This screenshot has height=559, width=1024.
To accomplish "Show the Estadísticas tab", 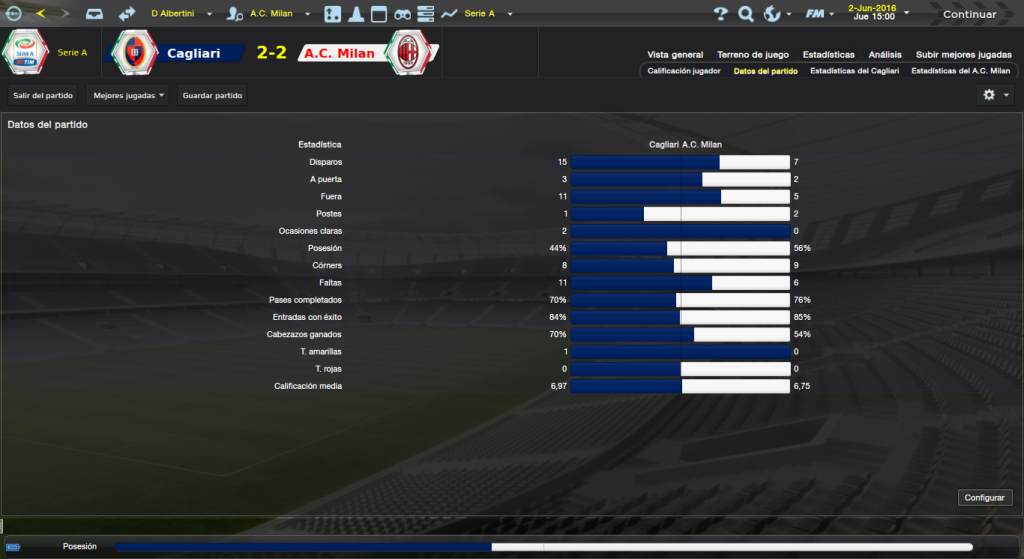I will (x=828, y=54).
